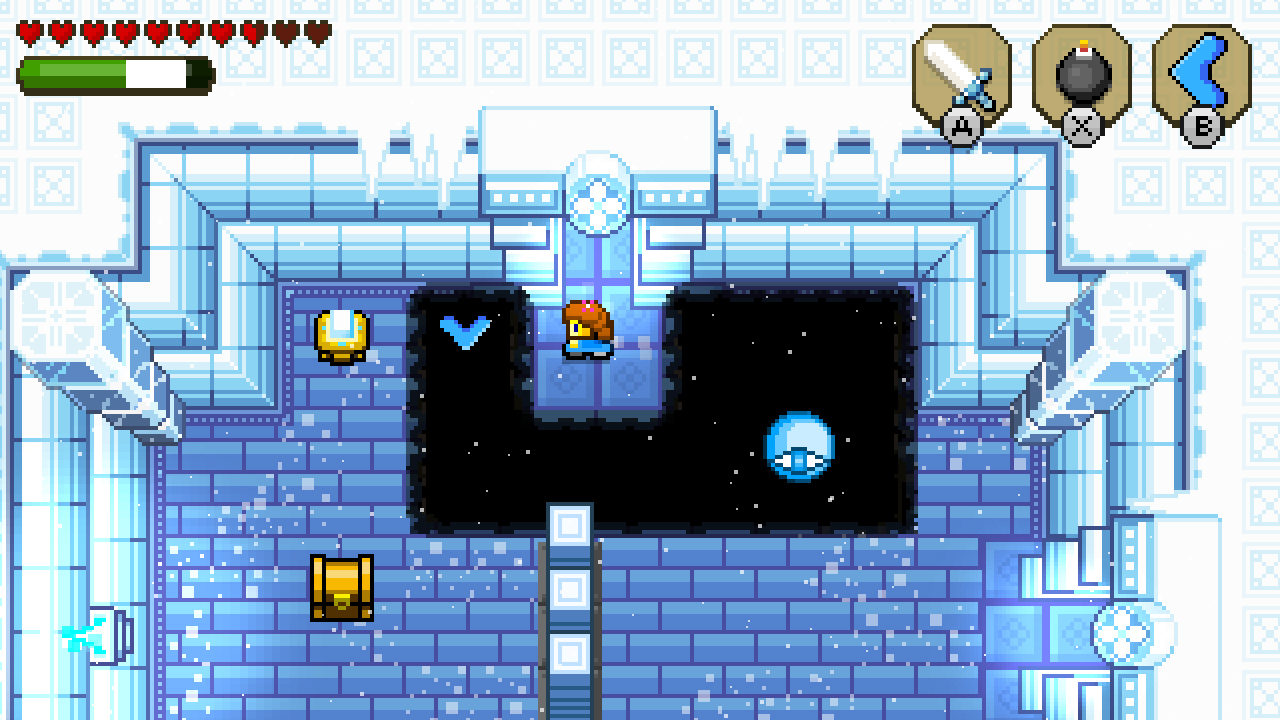Click the first red heart in the health display
The height and width of the screenshot is (720, 1280).
point(32,29)
